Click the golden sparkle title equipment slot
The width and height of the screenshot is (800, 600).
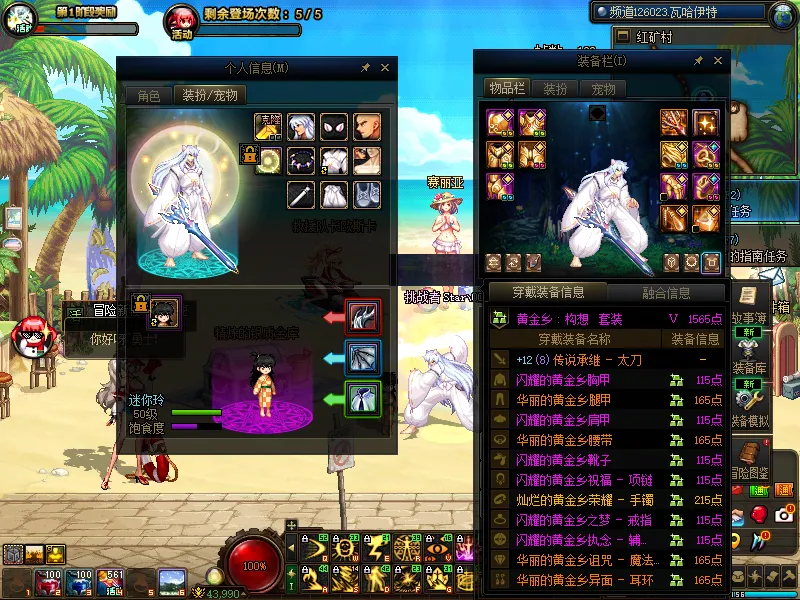706,123
